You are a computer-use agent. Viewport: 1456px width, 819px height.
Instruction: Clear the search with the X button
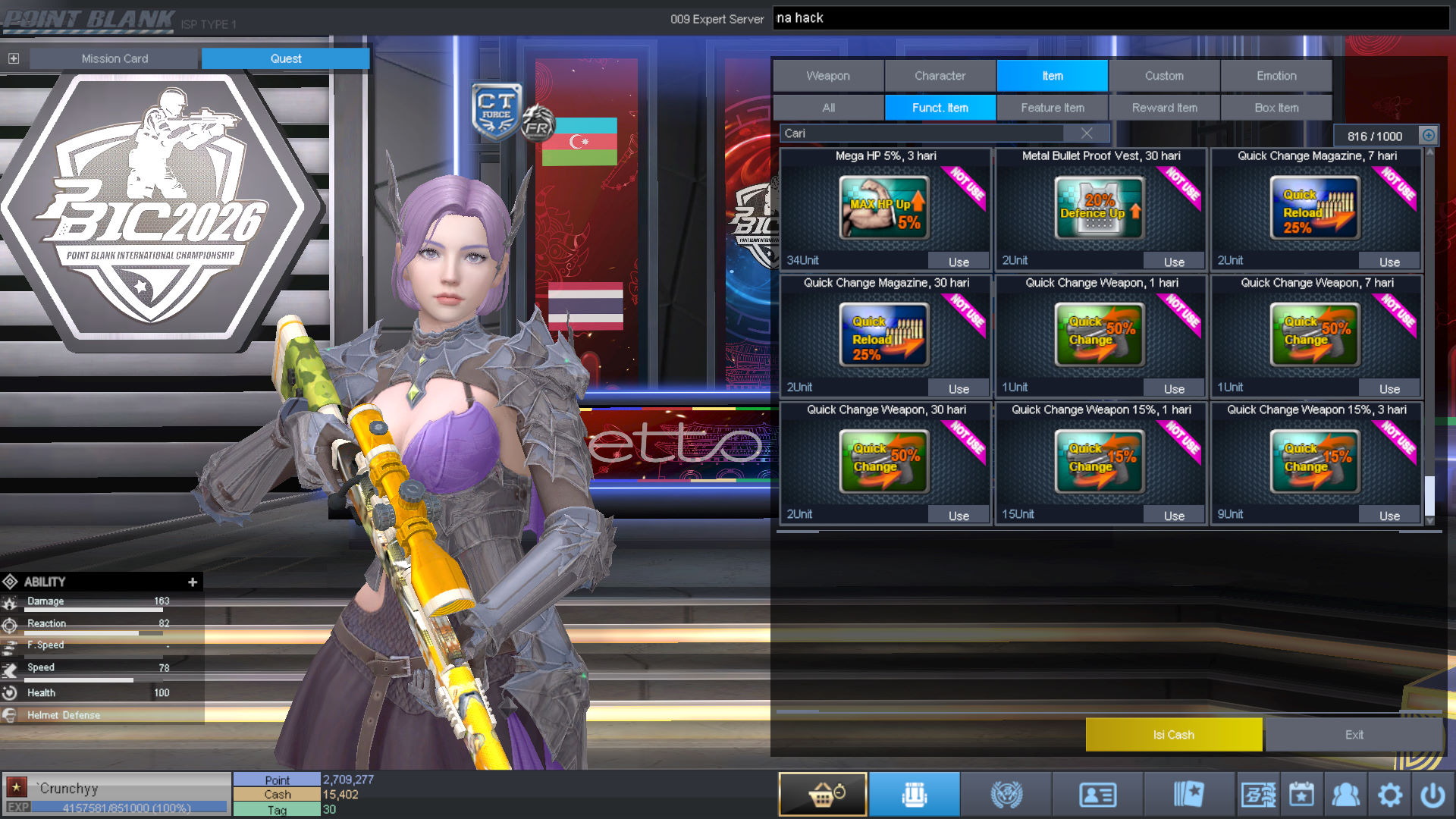coord(1087,133)
